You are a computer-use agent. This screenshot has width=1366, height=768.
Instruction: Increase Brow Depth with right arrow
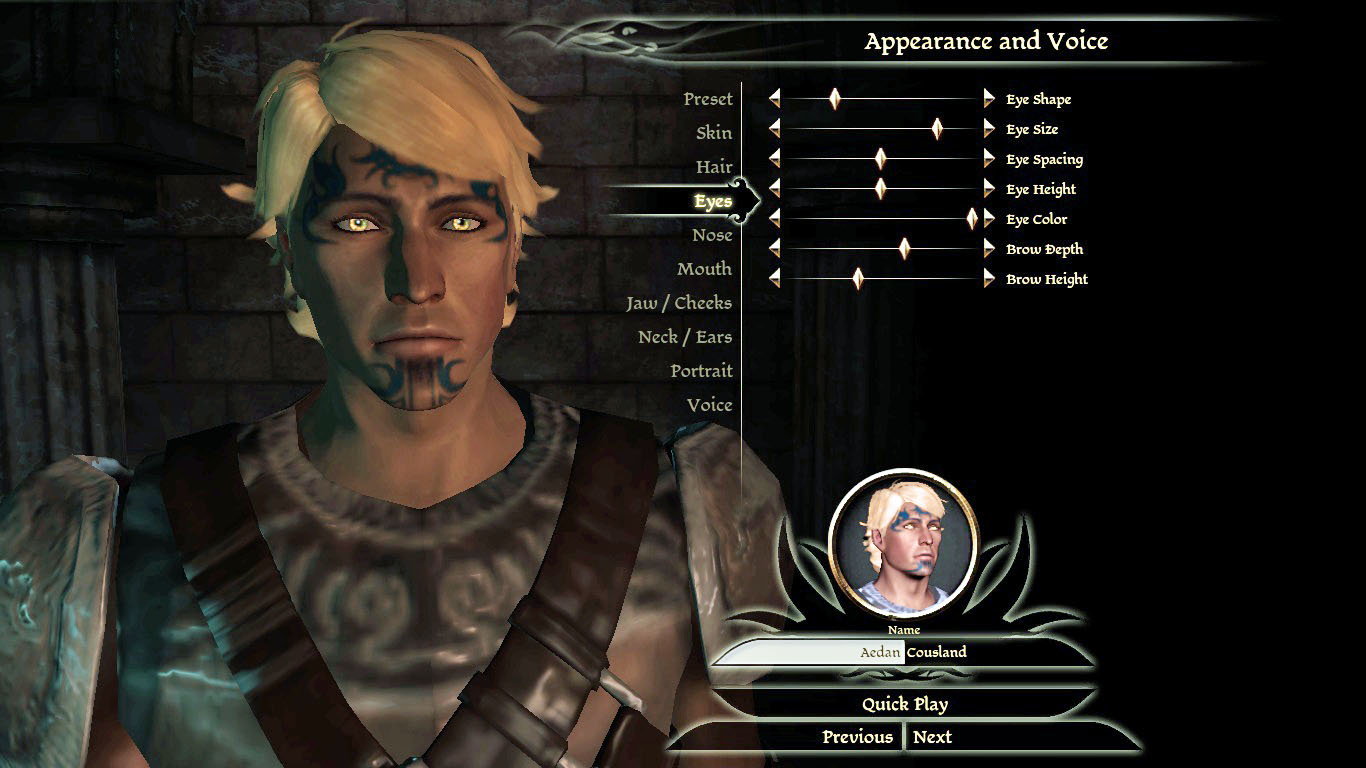coord(989,249)
